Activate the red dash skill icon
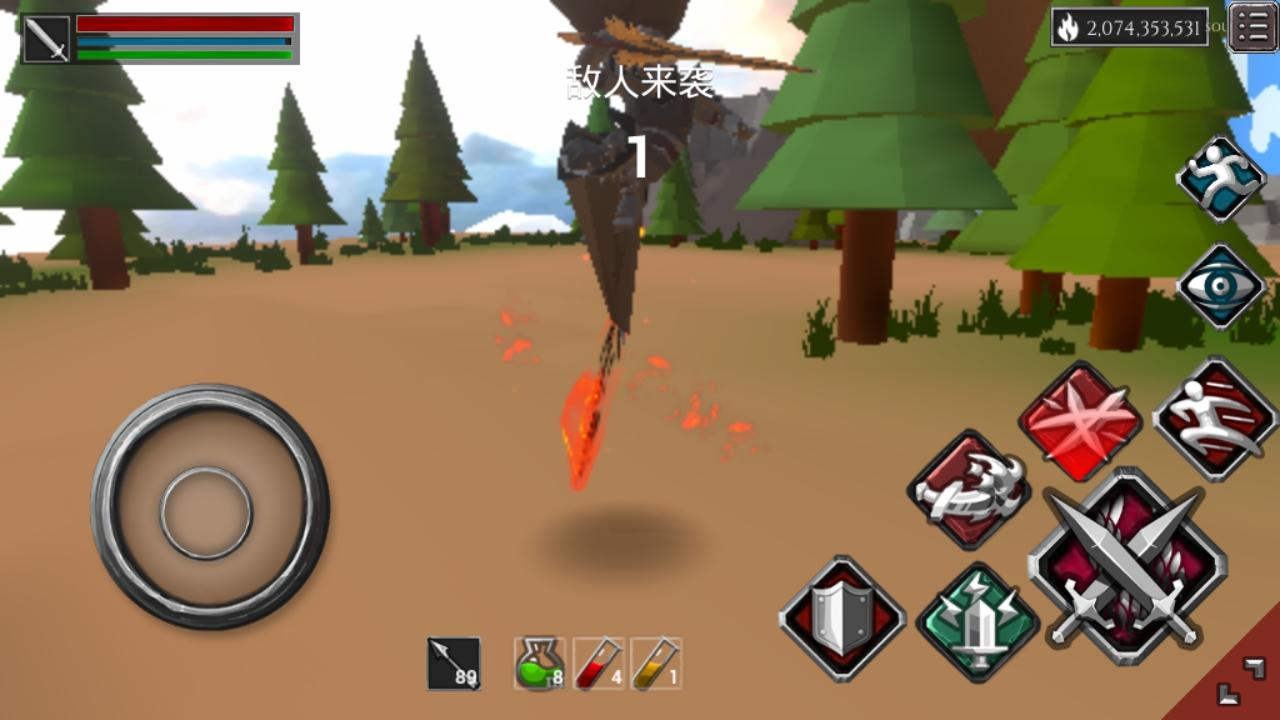This screenshot has width=1280, height=720. (x=1213, y=420)
